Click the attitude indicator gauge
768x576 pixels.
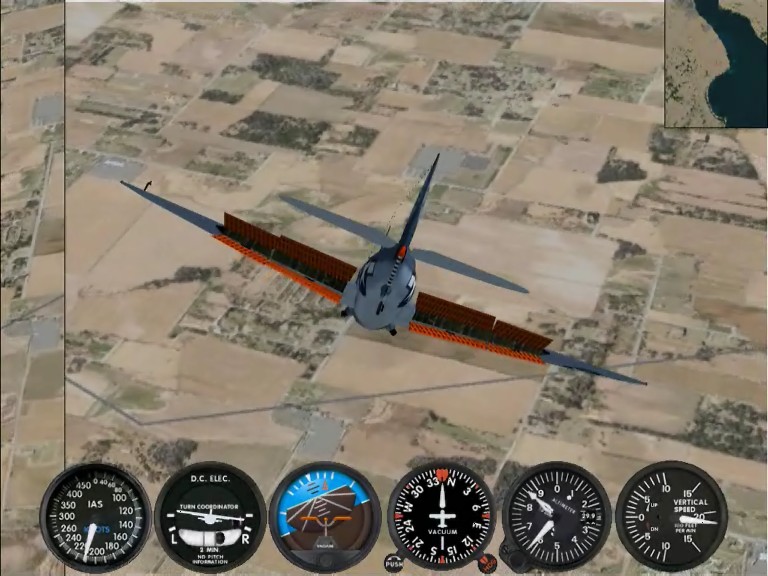(325, 515)
